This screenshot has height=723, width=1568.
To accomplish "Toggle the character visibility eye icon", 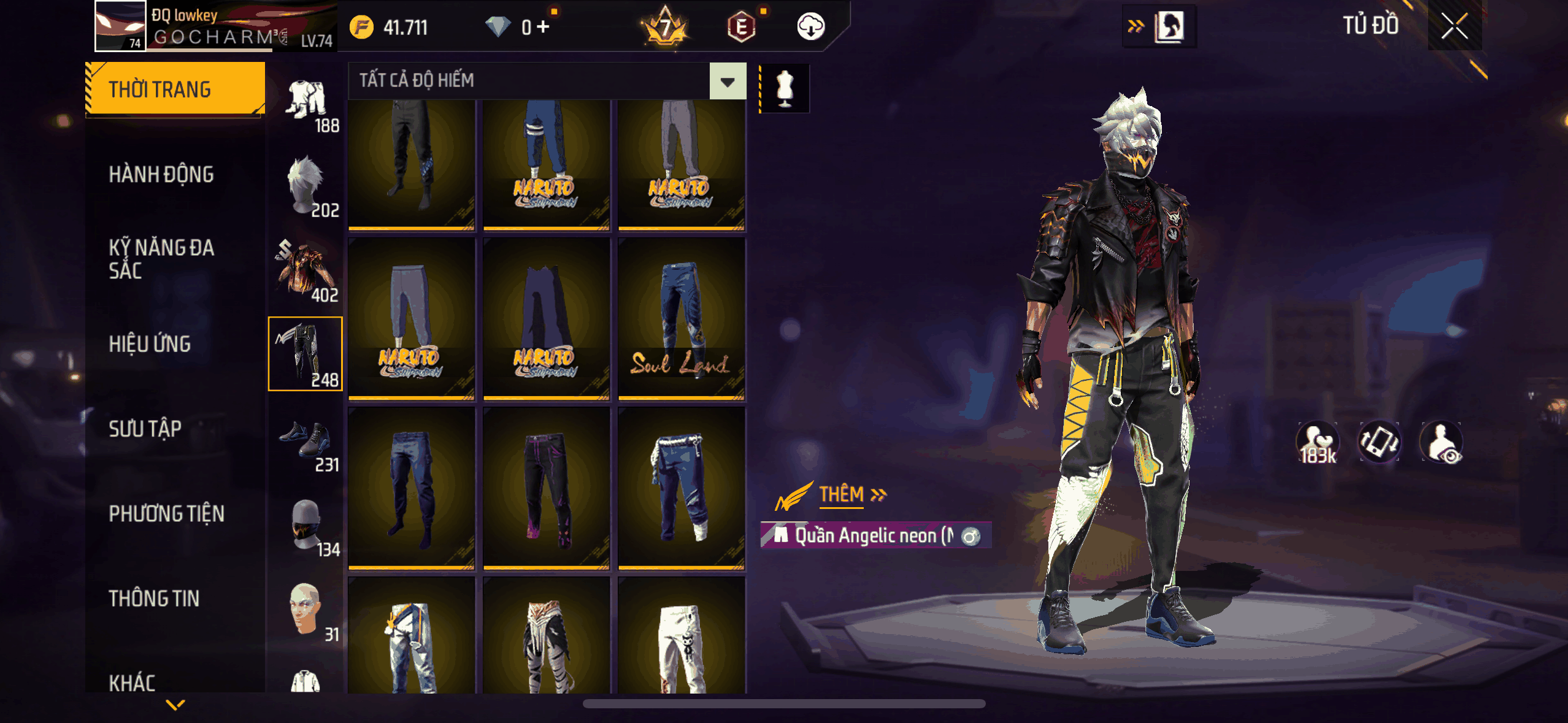I will [x=1442, y=442].
